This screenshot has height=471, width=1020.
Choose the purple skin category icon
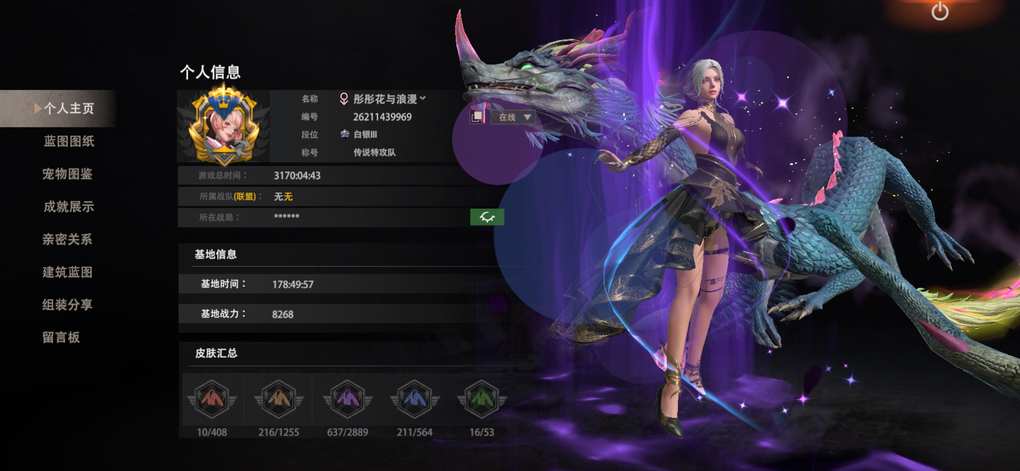(345, 399)
